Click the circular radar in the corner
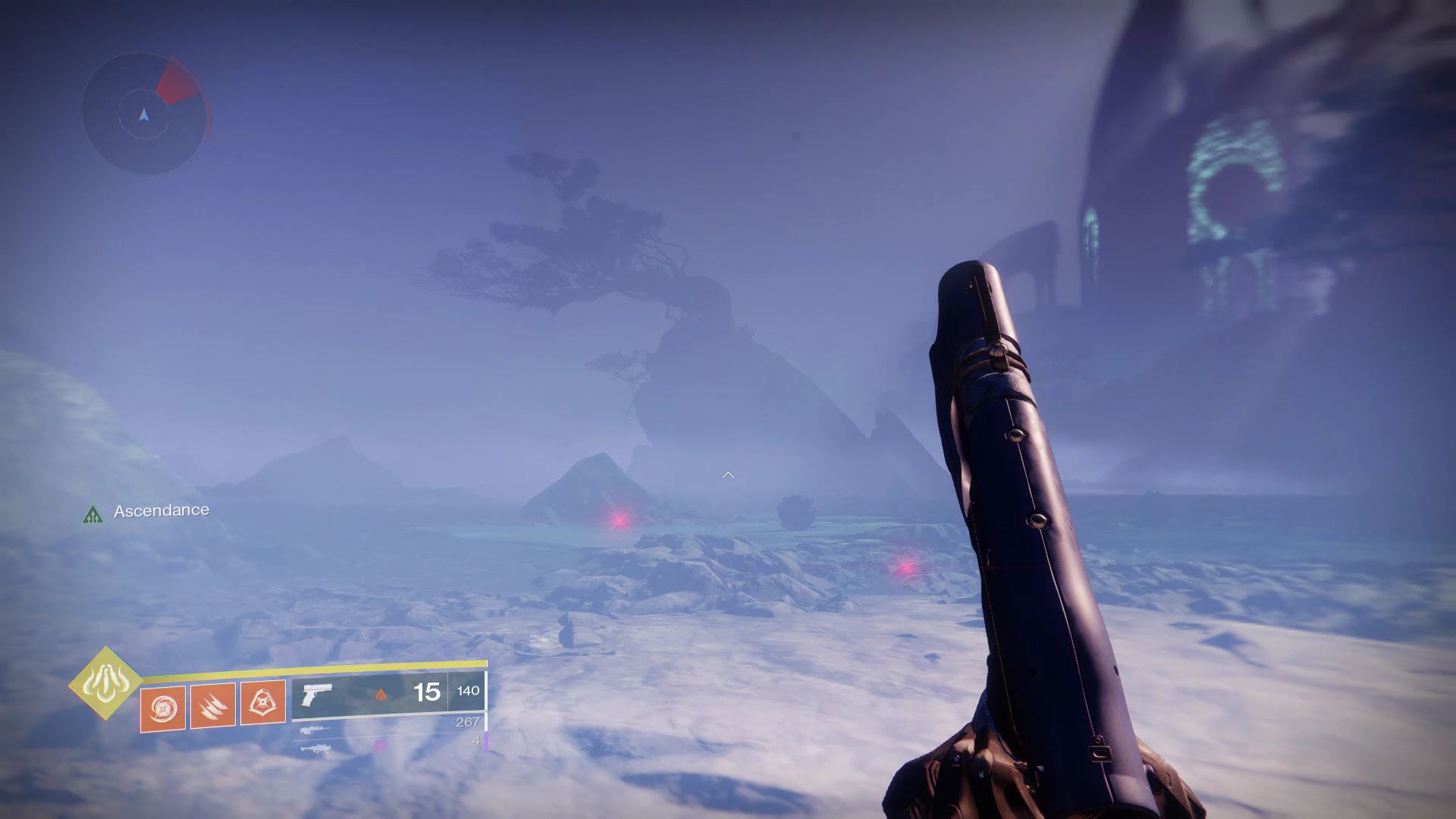This screenshot has width=1456, height=819. coord(144,115)
